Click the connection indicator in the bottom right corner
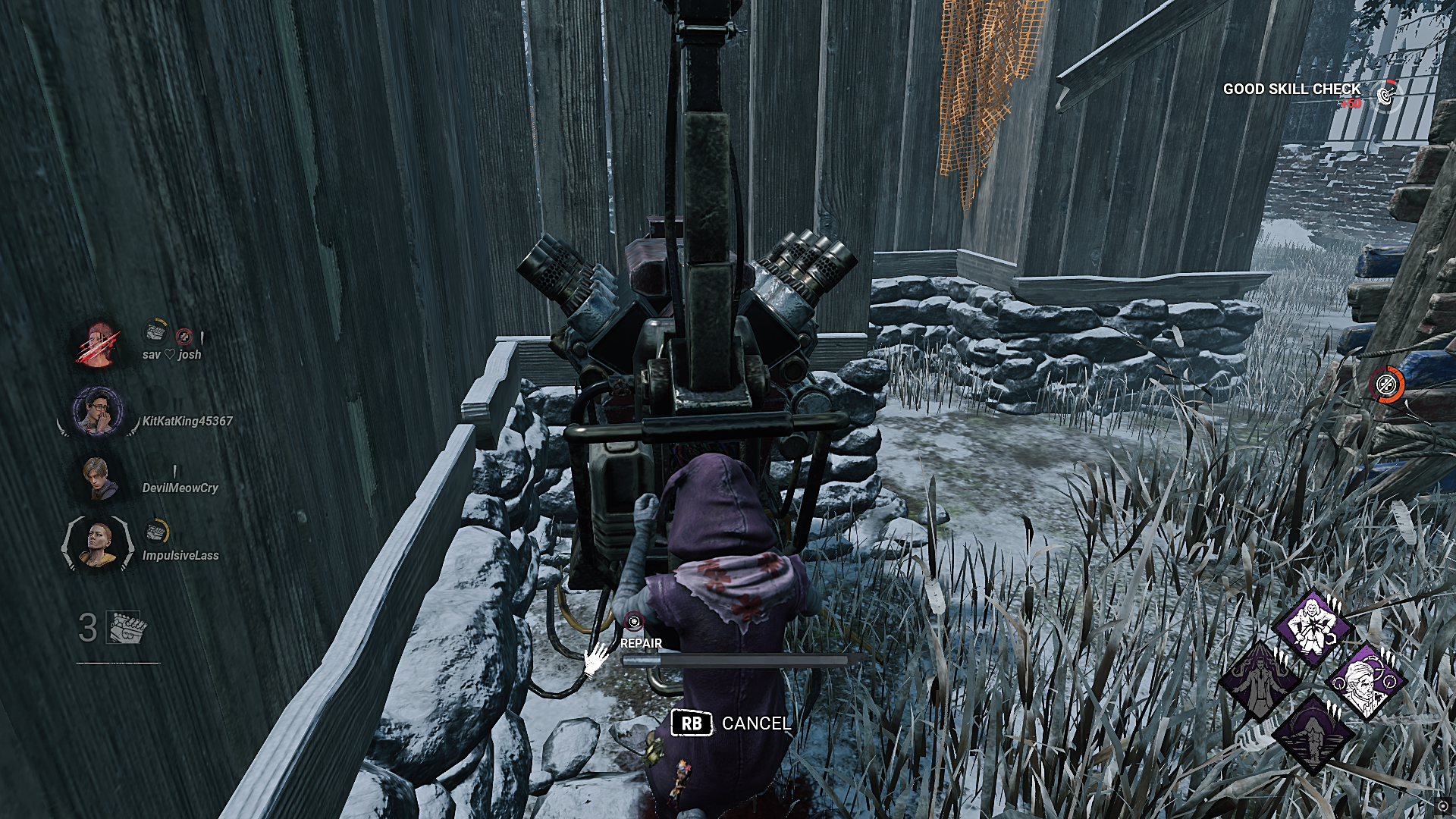The height and width of the screenshot is (819, 1456). coord(1443,806)
